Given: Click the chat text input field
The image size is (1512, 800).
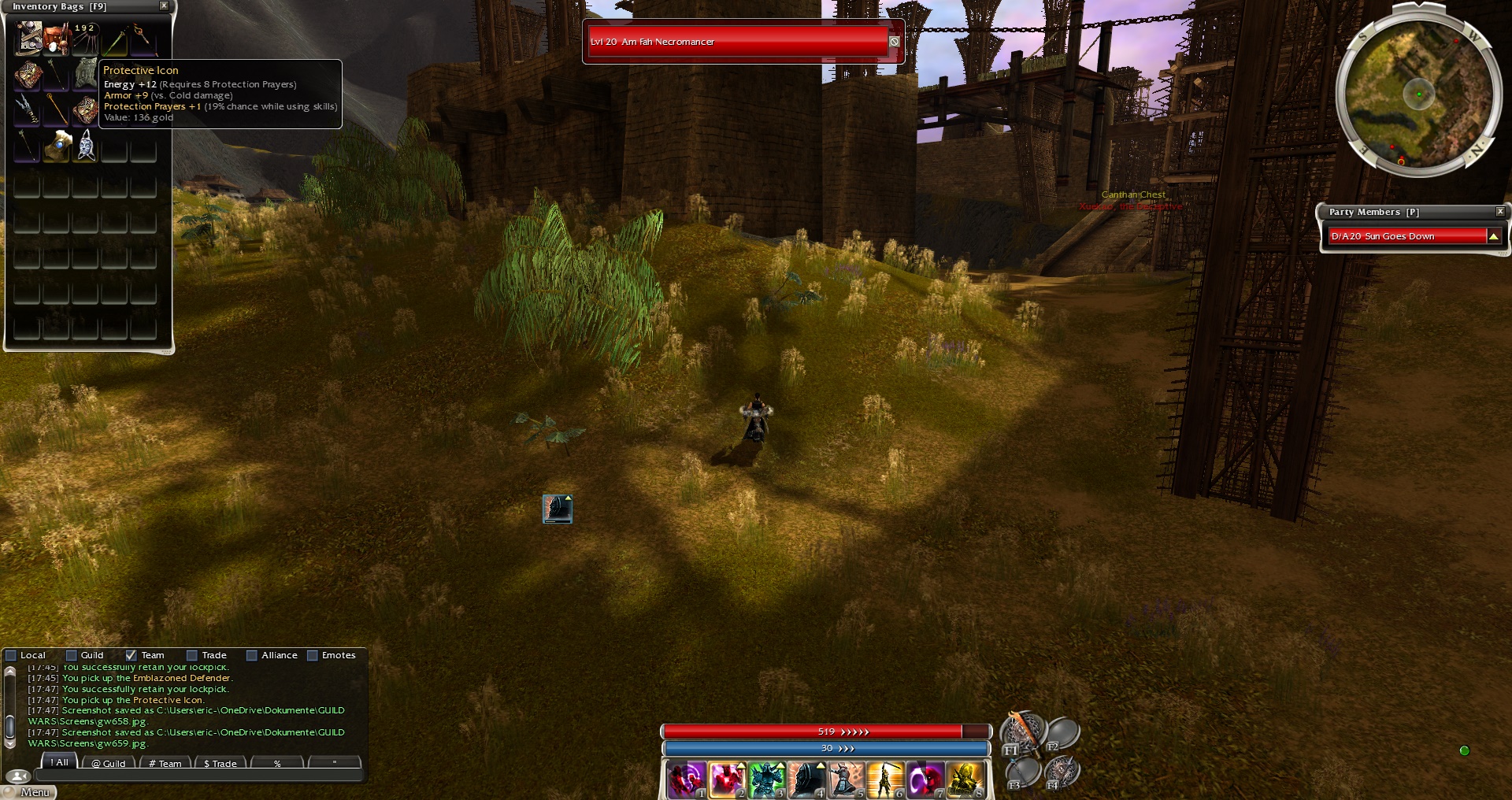Looking at the screenshot, I should (197, 776).
